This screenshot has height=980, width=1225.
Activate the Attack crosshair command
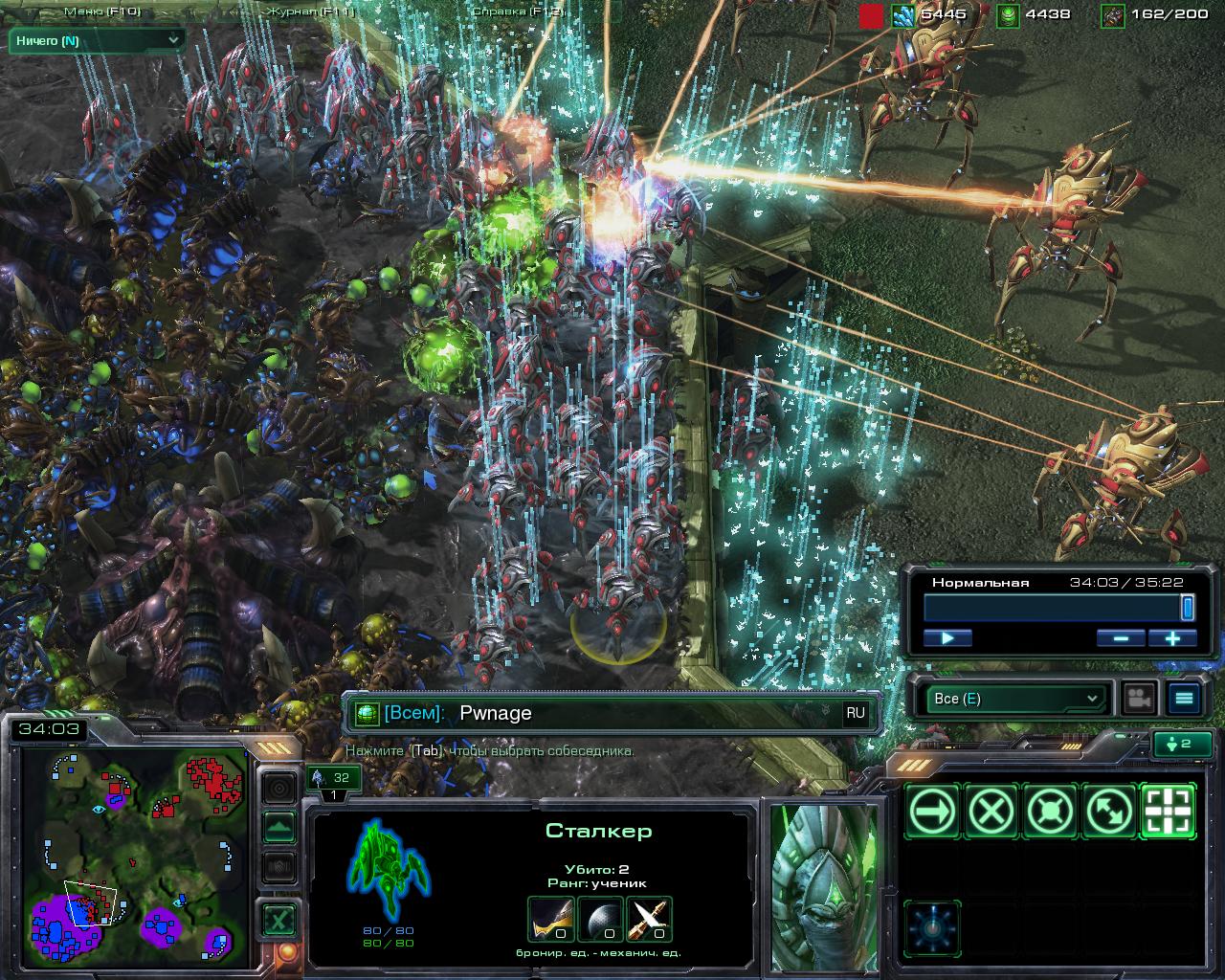tap(1169, 813)
